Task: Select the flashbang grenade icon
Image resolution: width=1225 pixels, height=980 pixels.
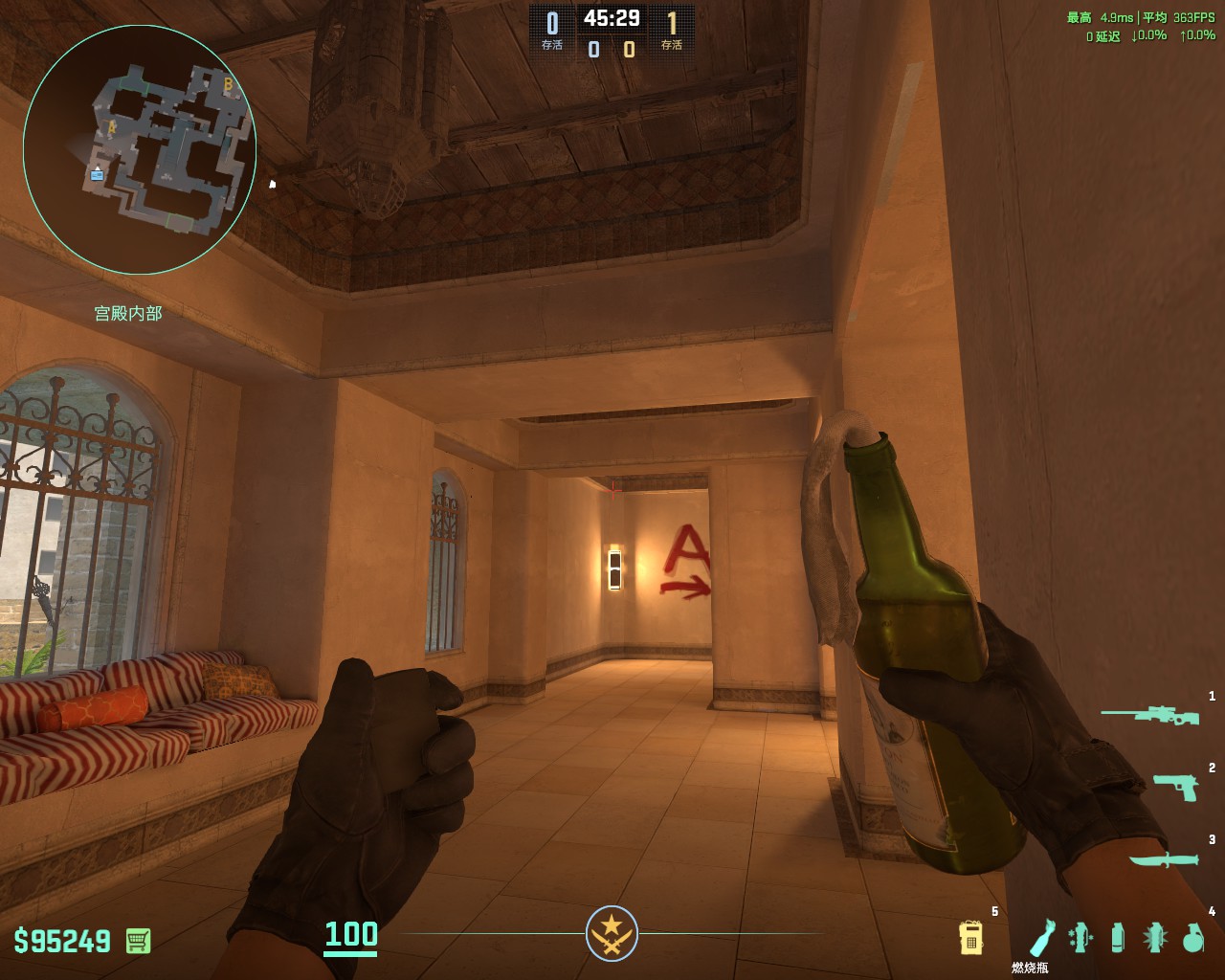Action: click(1155, 937)
